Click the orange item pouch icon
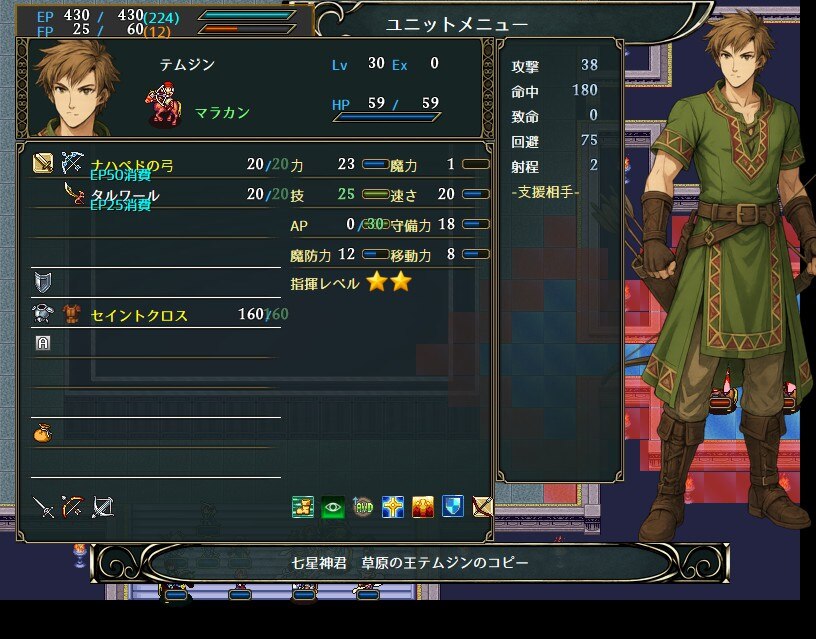The image size is (816, 639). 42,433
